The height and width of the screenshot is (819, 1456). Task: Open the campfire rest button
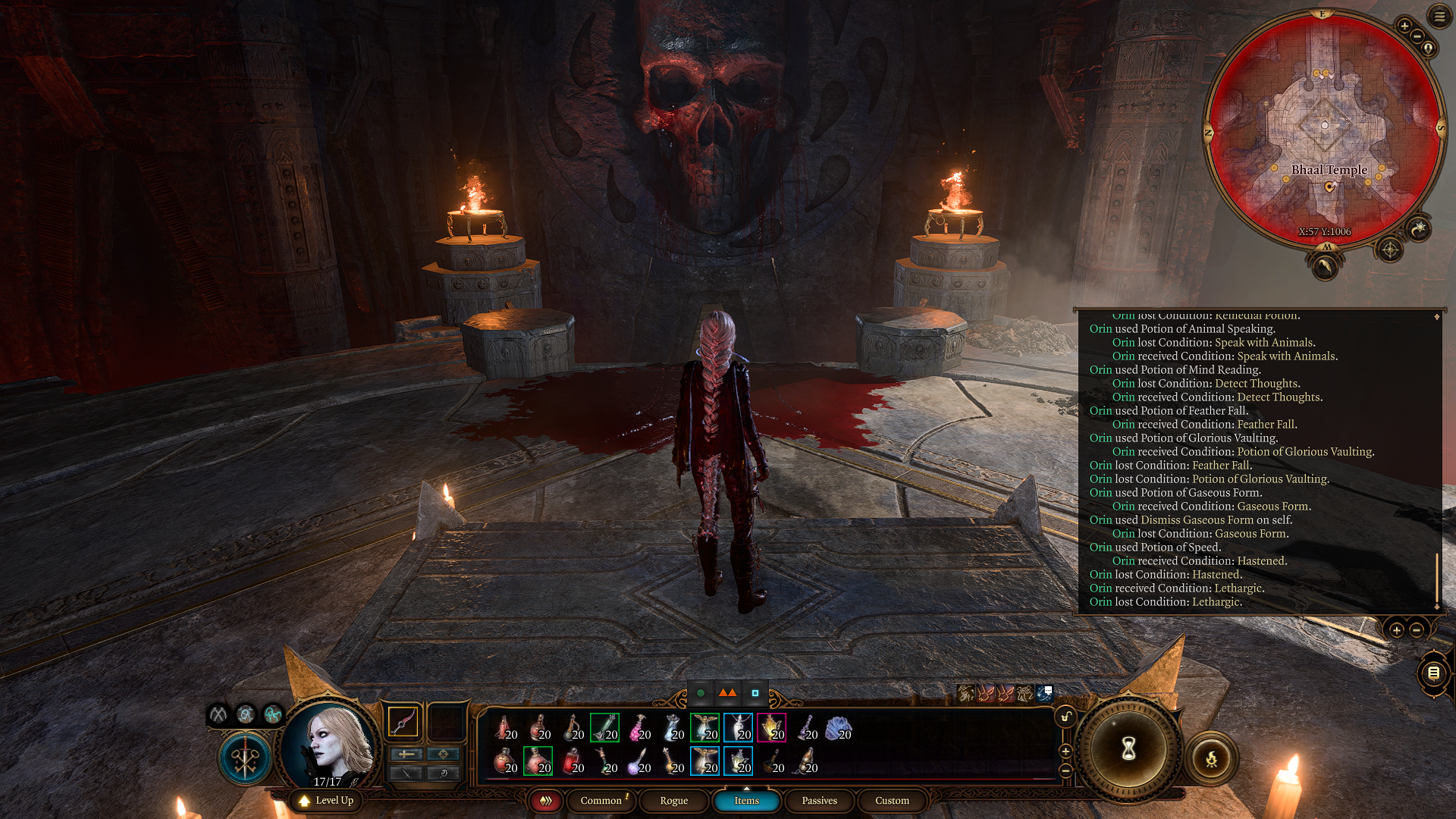pos(1211,758)
